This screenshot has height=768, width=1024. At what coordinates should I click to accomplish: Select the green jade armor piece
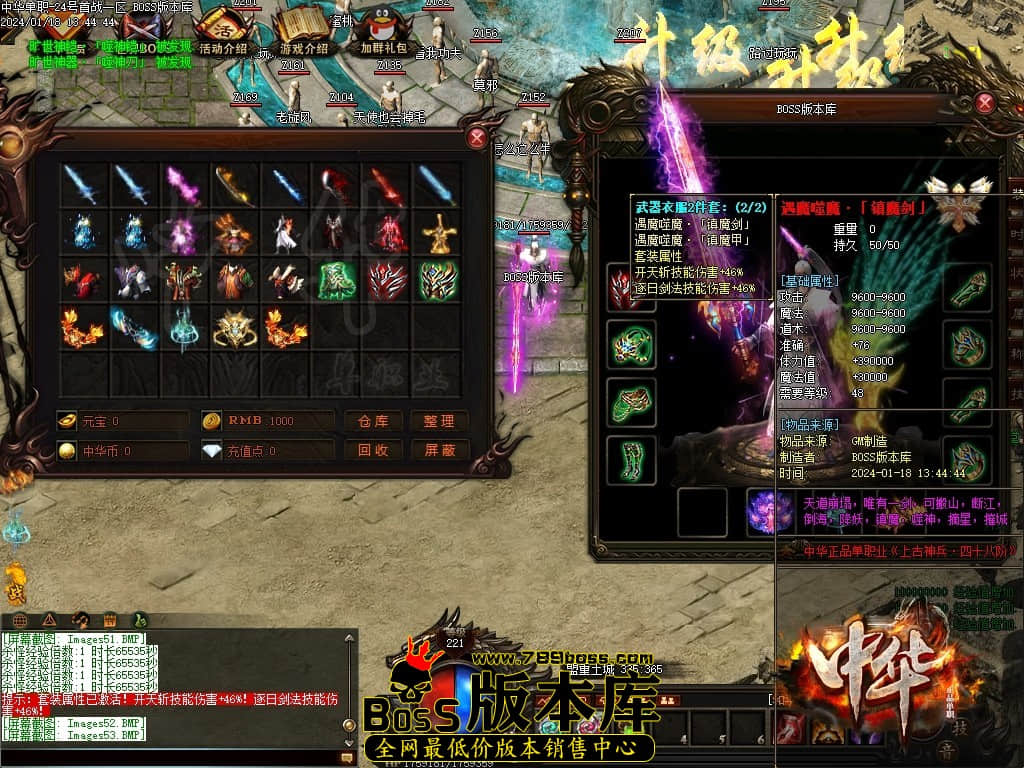tap(336, 281)
